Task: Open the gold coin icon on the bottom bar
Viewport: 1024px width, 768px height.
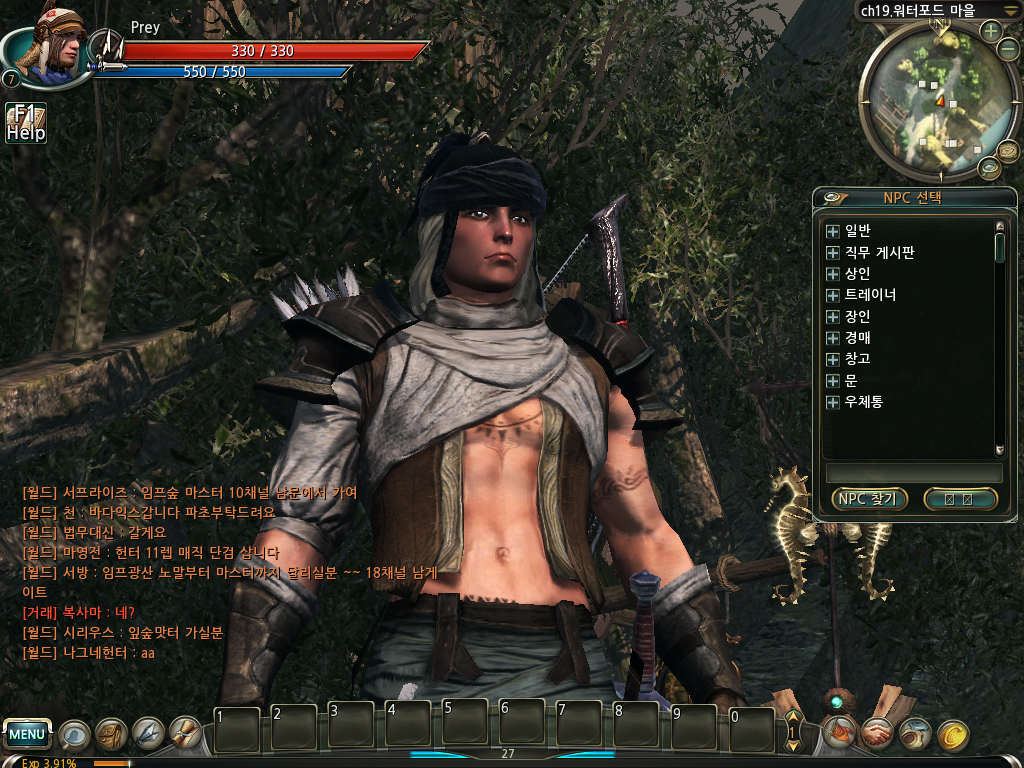Action: point(953,735)
